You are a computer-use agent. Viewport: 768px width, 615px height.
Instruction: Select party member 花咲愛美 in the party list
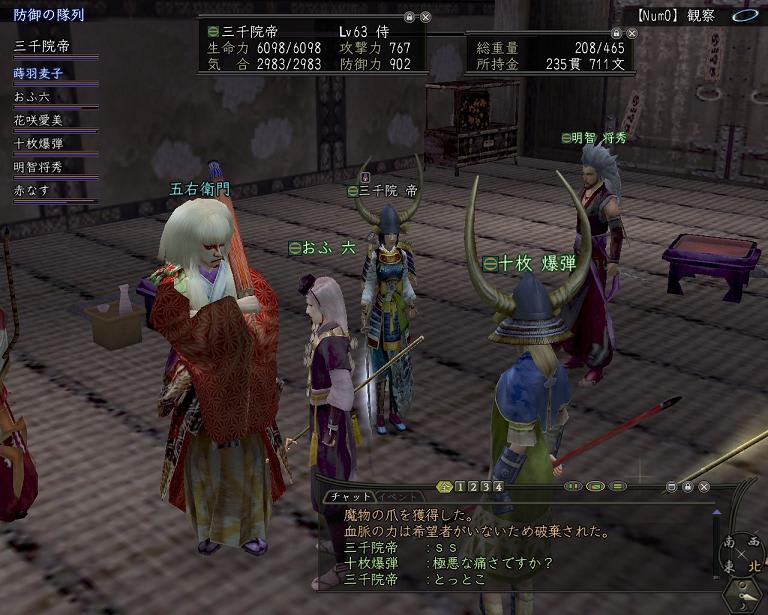(x=37, y=120)
